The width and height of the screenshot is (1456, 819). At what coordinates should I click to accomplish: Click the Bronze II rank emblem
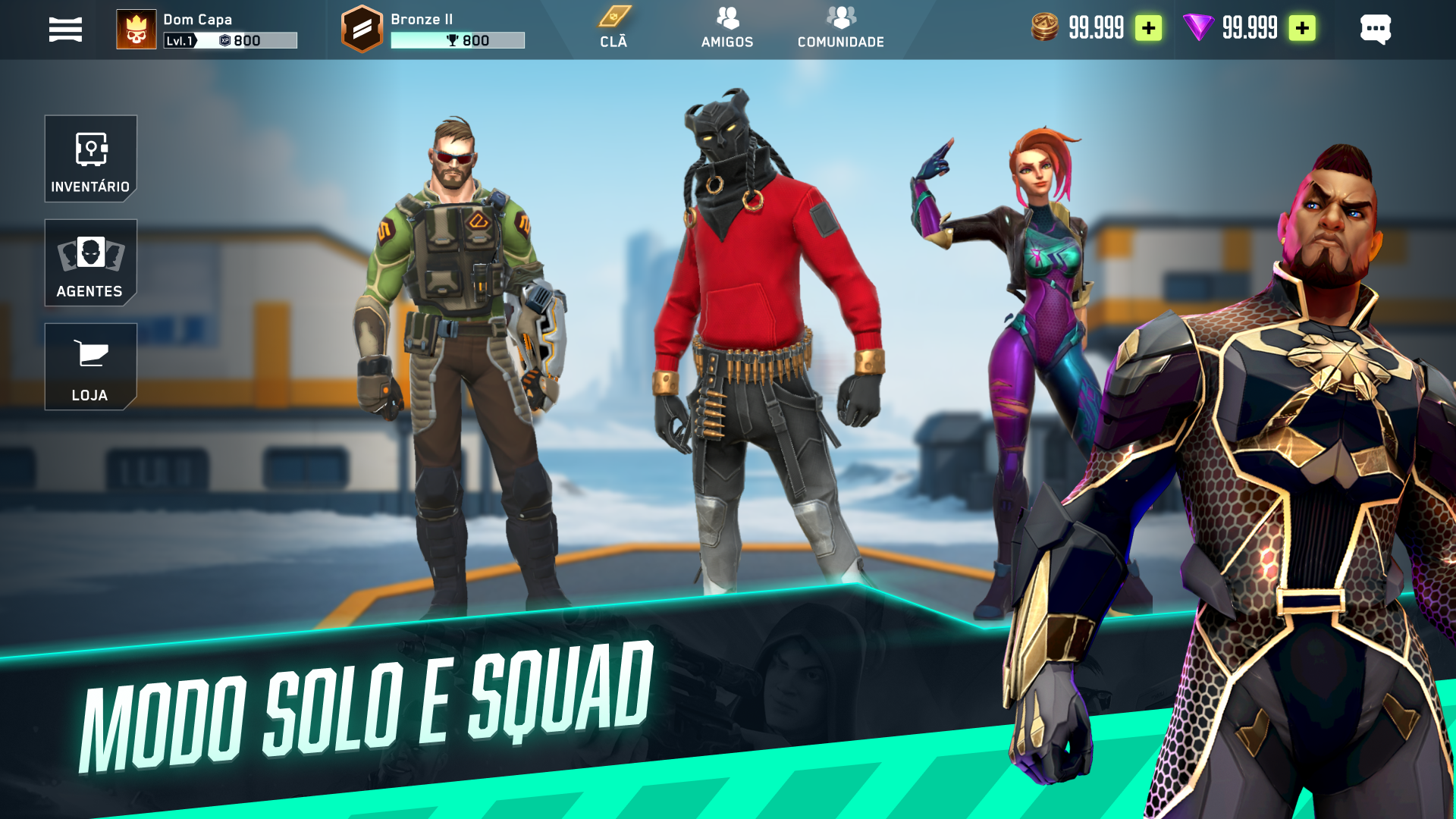362,29
